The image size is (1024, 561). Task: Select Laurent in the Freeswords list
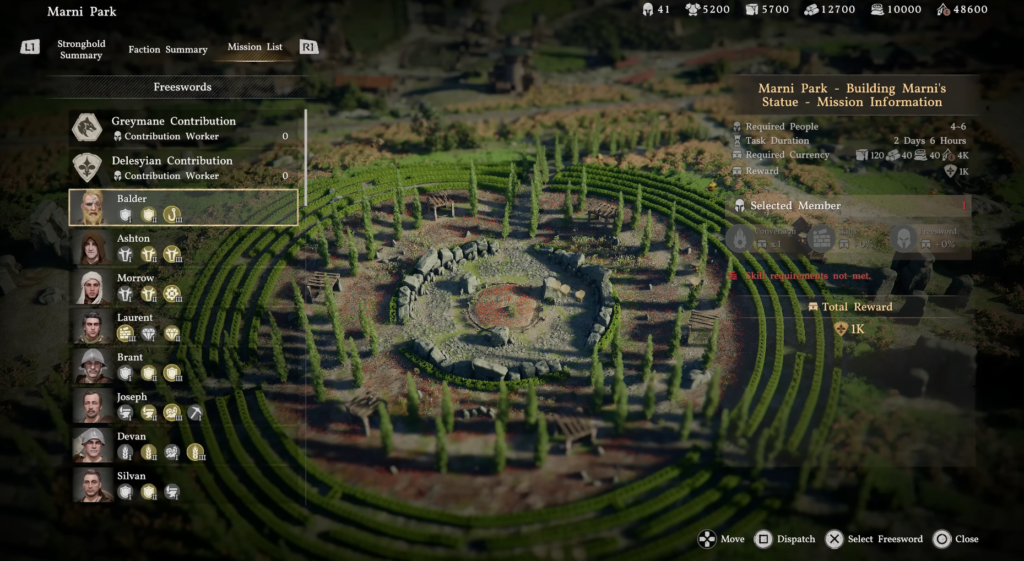click(184, 326)
